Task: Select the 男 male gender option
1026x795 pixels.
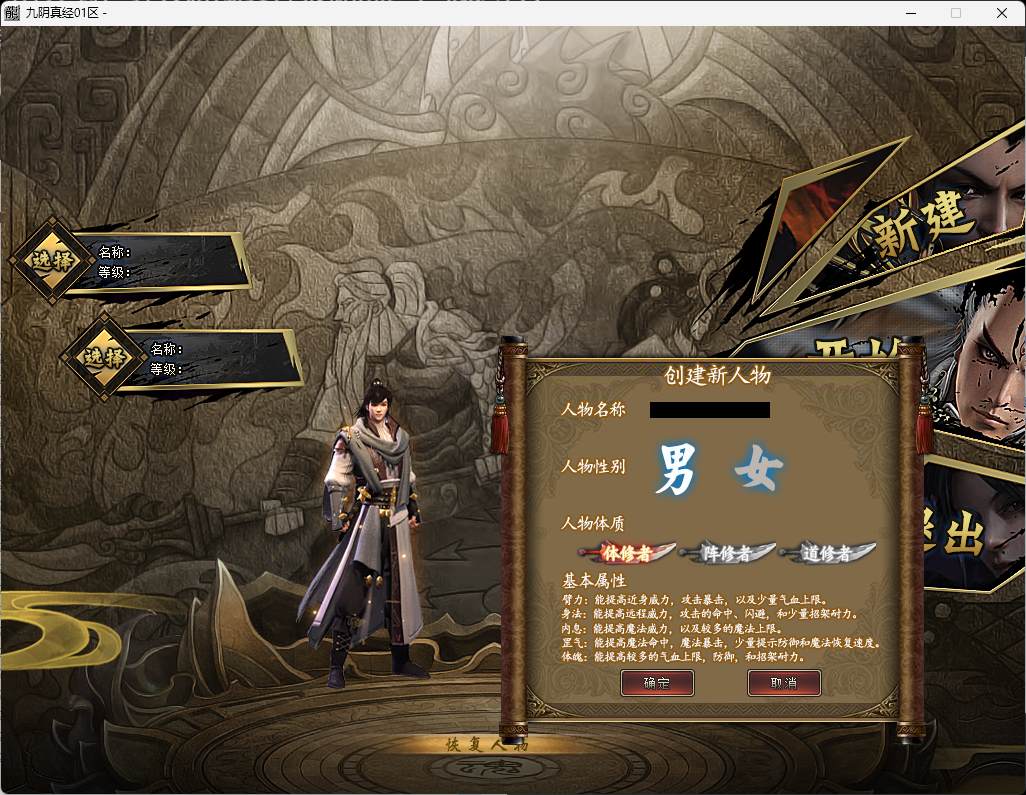Action: [x=675, y=469]
